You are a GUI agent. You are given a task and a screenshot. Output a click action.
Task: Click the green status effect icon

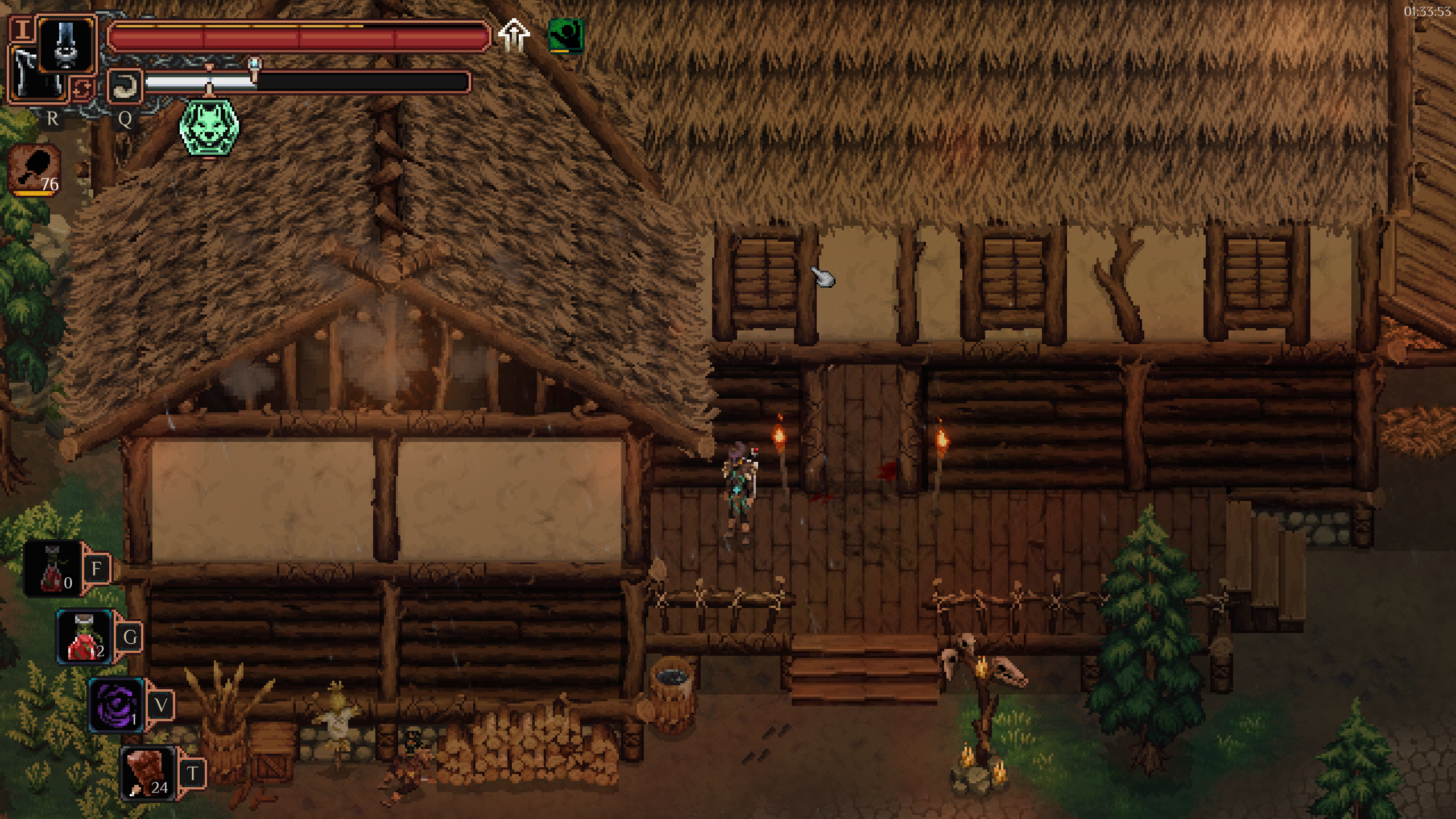[x=565, y=36]
